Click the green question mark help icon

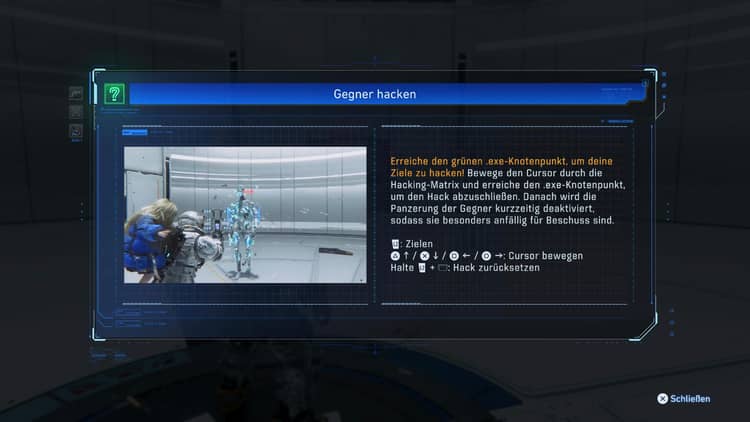point(114,94)
